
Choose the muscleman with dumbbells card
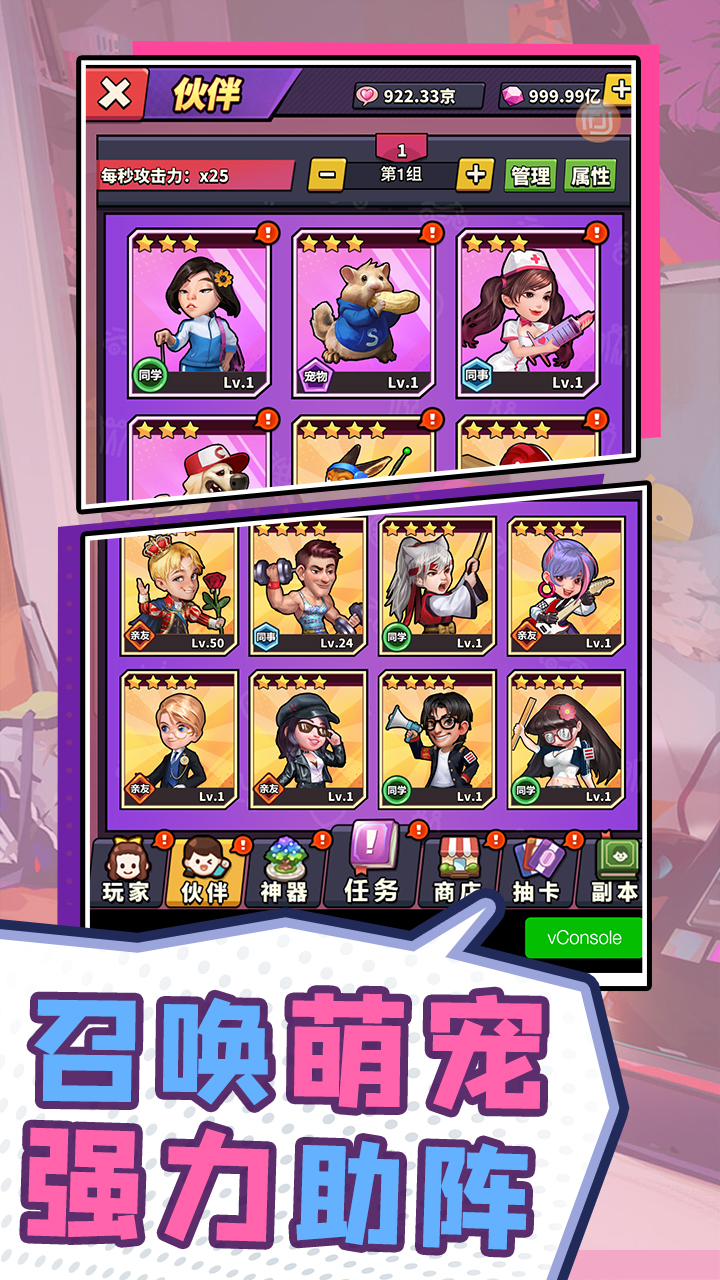click(x=308, y=587)
